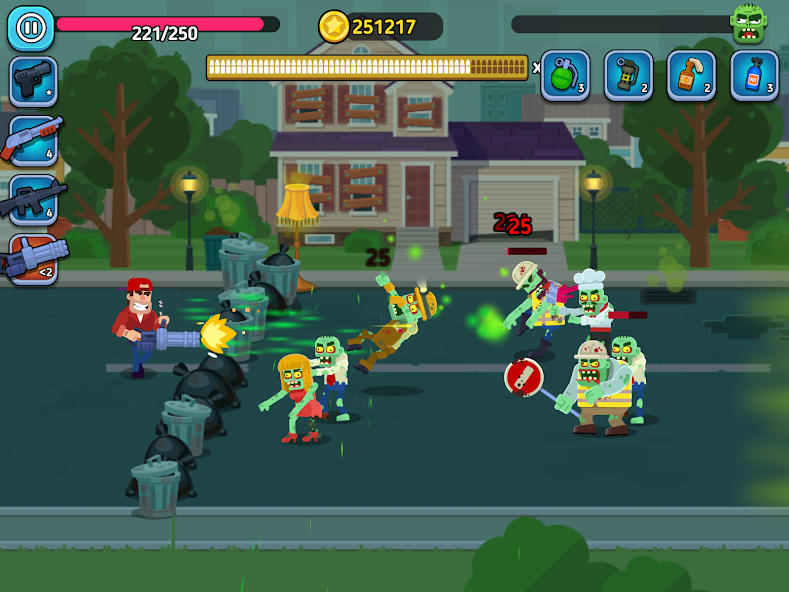This screenshot has height=592, width=789.
Task: Pause the game
Action: click(x=30, y=28)
